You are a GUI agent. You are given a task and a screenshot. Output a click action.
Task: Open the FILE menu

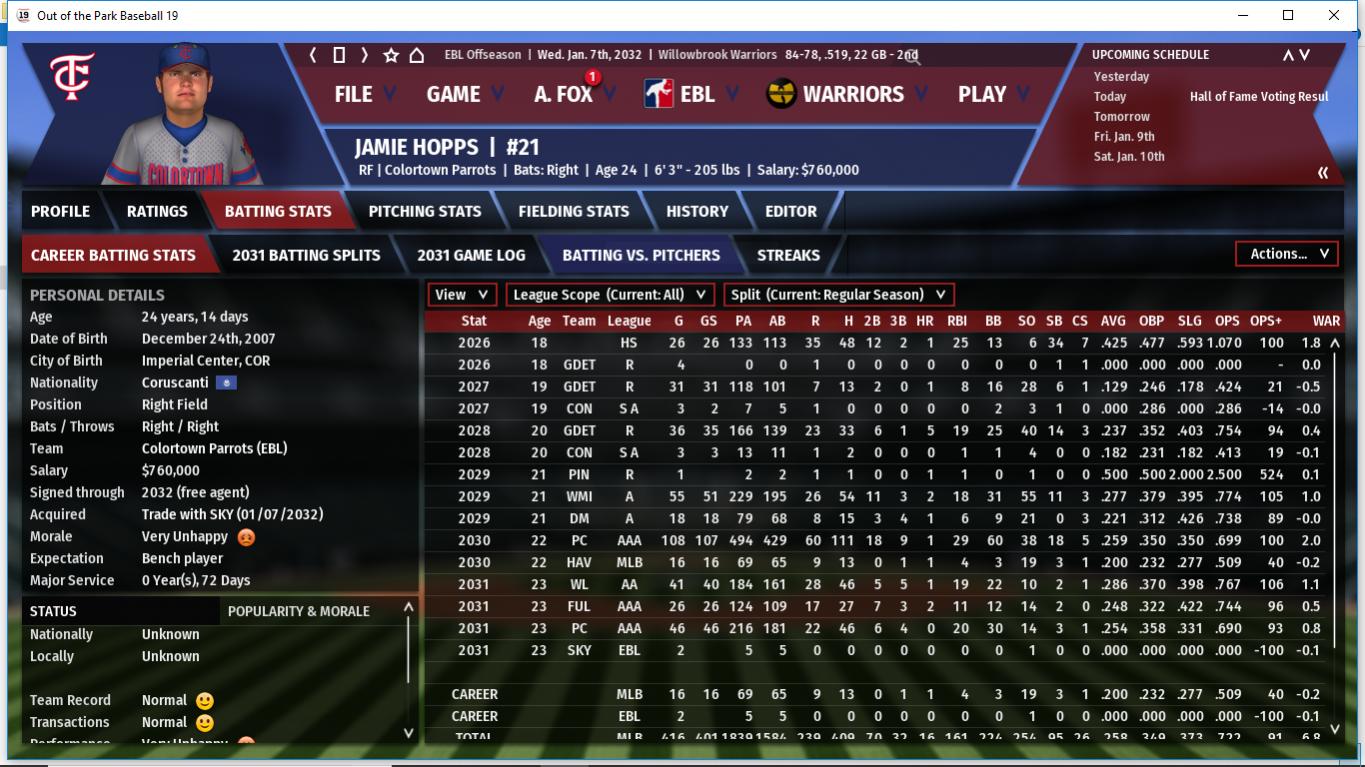pyautogui.click(x=353, y=94)
